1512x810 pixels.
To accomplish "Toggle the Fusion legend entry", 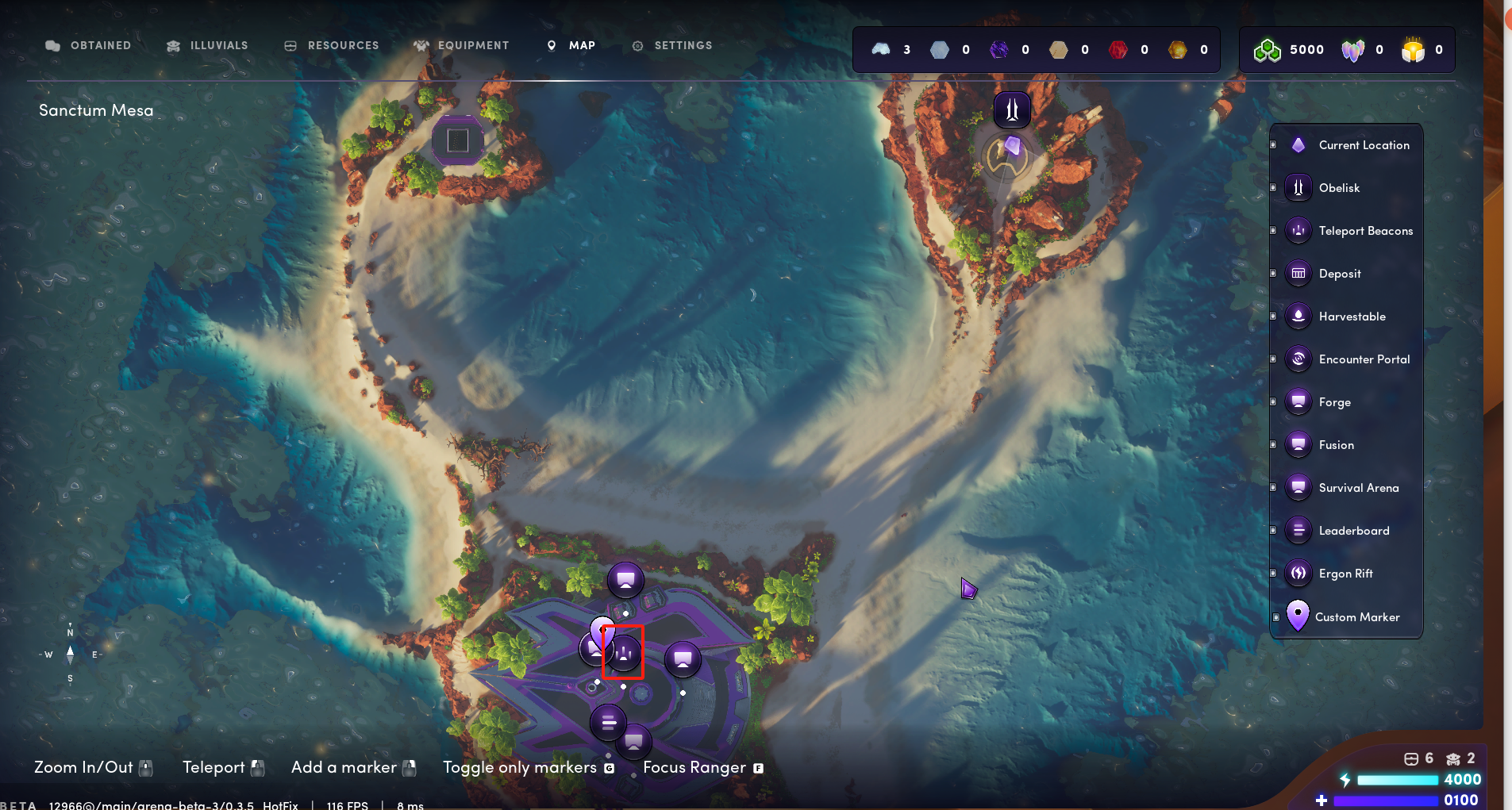I will coord(1336,445).
